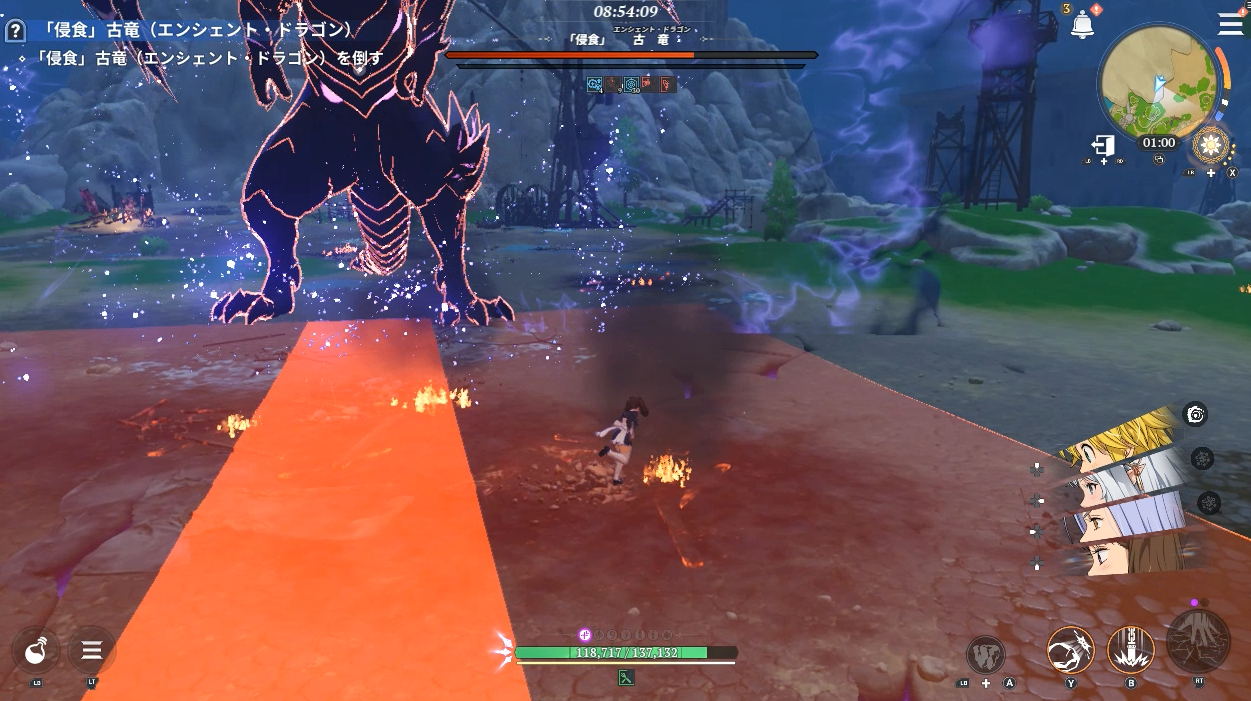
Task: Click the swirl icon above the character portraits
Action: [x=1196, y=414]
